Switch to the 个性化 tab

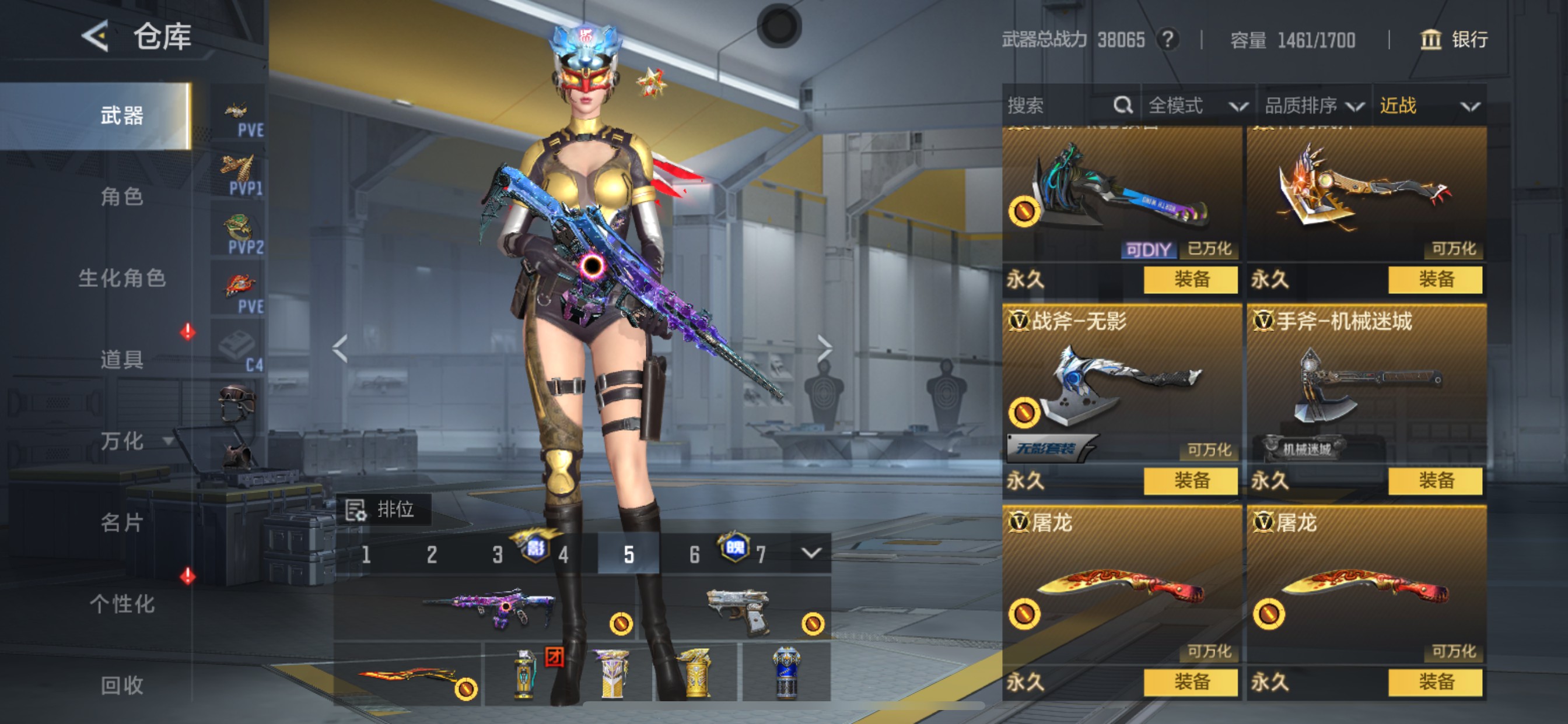tap(122, 603)
